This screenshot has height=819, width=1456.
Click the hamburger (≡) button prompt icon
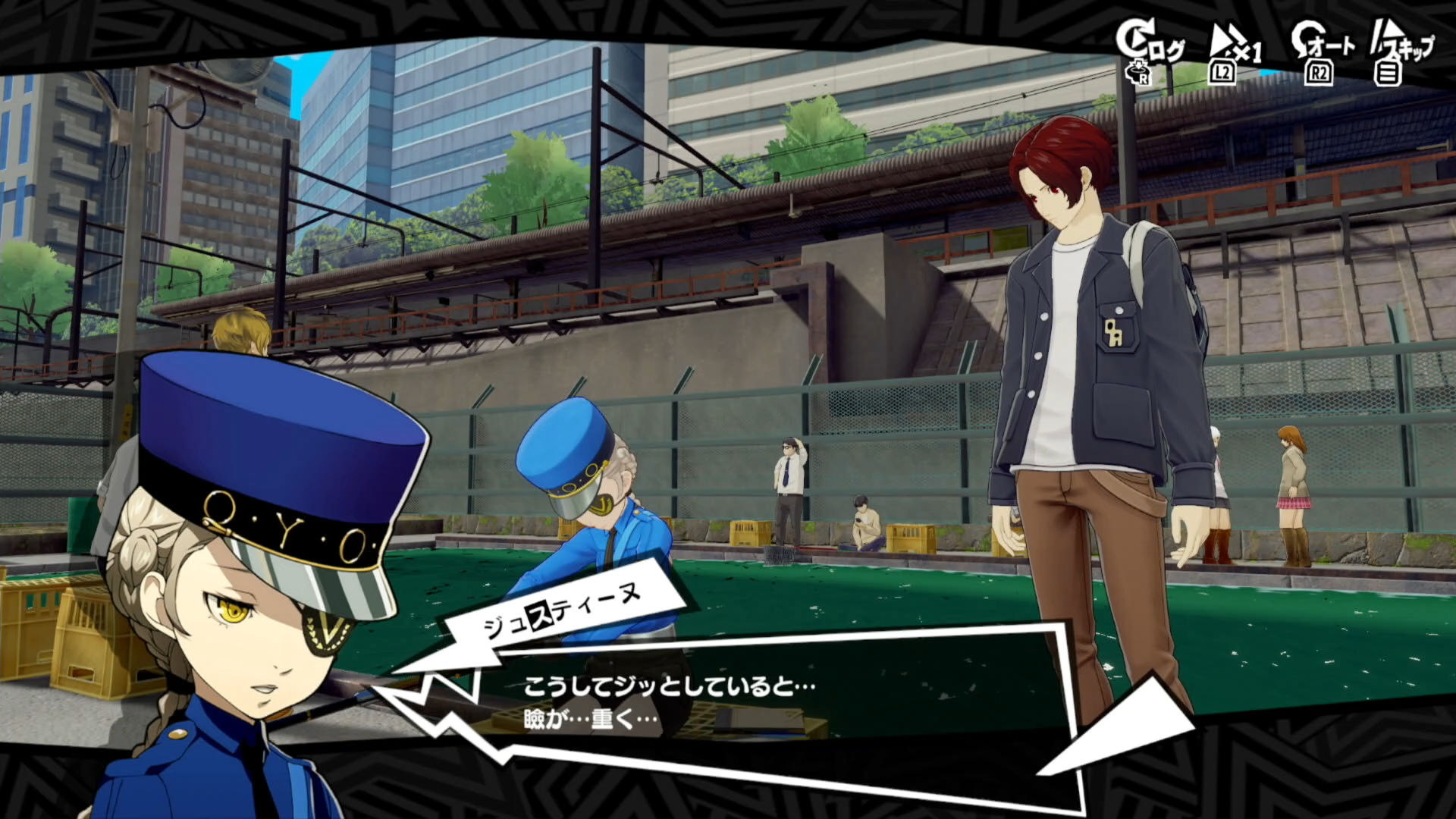1390,72
